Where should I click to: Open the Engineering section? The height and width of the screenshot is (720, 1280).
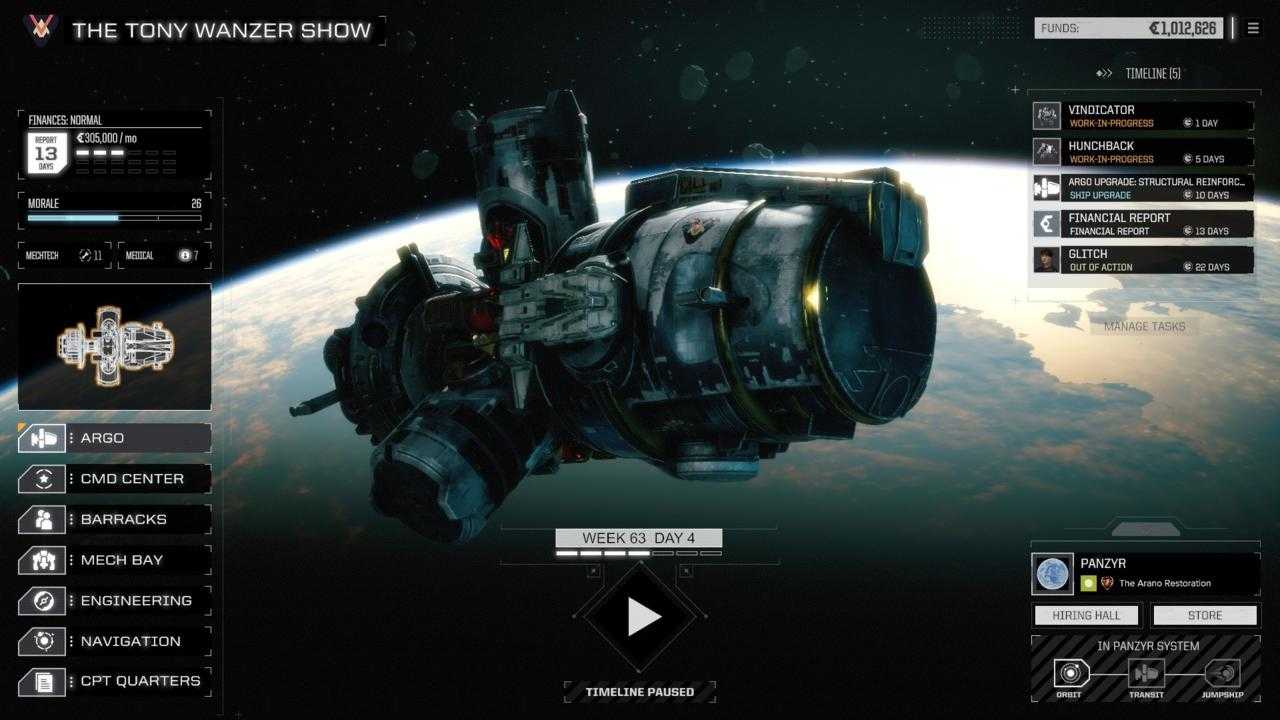pyautogui.click(x=114, y=601)
